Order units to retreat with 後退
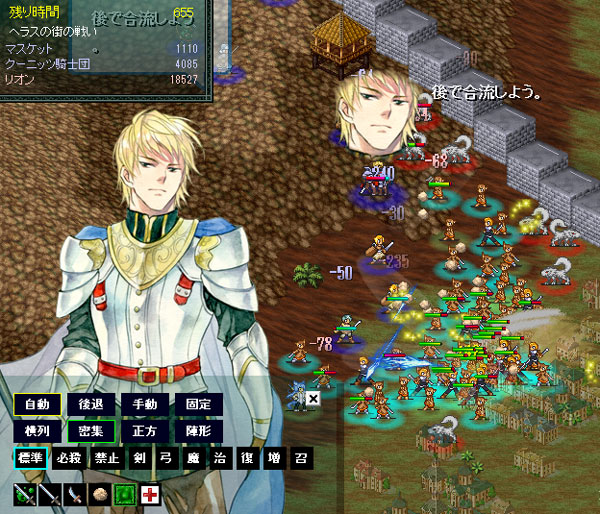The height and width of the screenshot is (514, 600). pyautogui.click(x=91, y=405)
